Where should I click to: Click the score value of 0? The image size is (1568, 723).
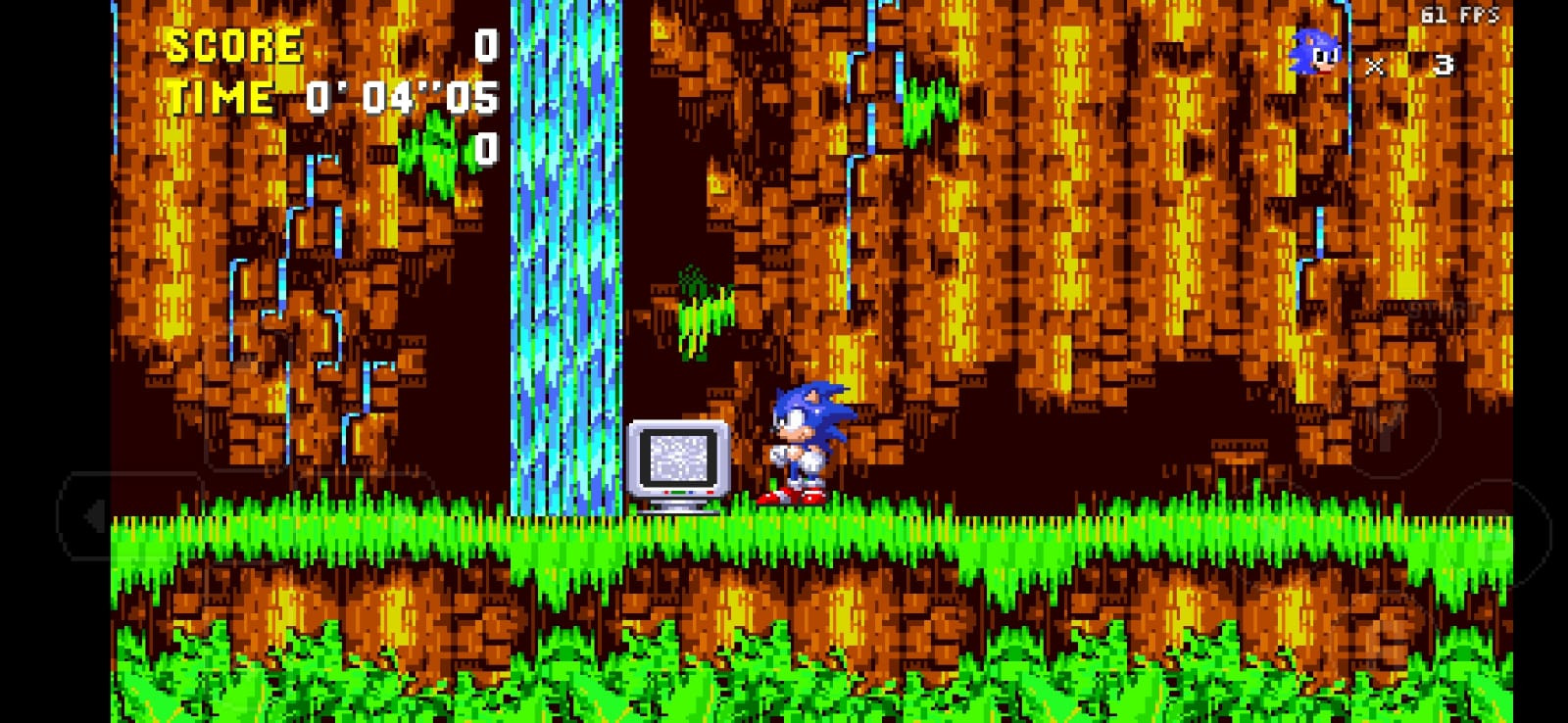(485, 44)
